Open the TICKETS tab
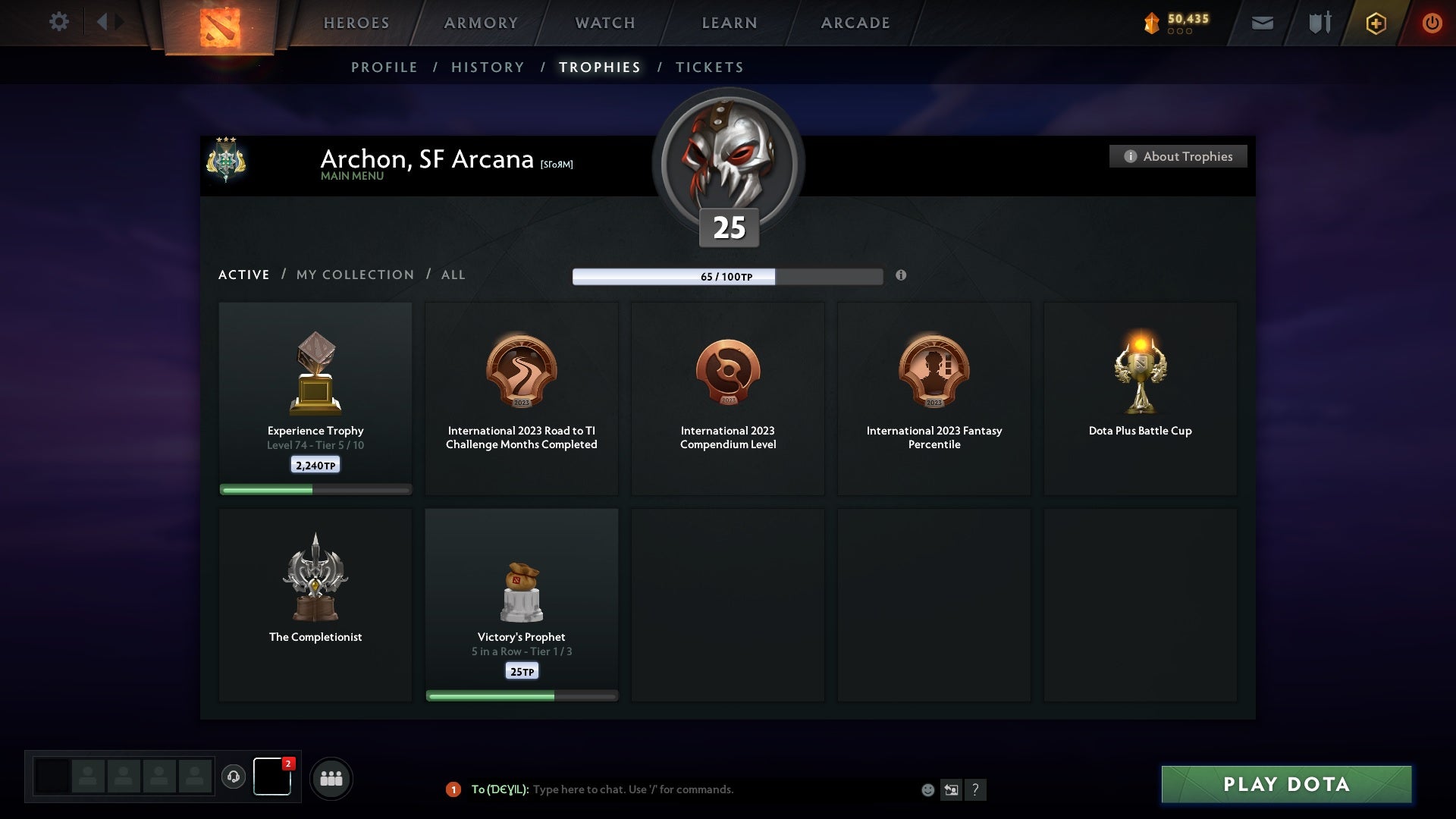This screenshot has width=1456, height=819. pyautogui.click(x=708, y=67)
